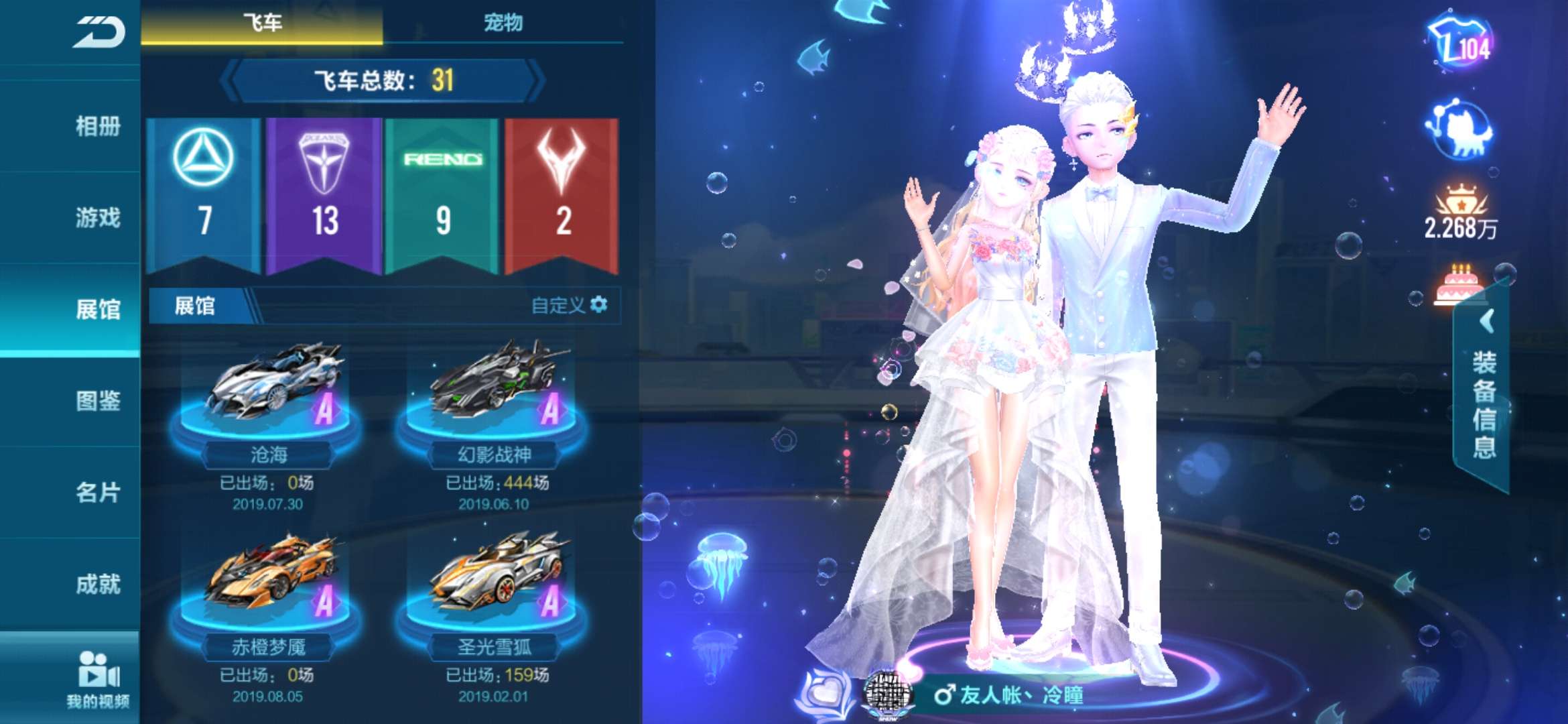Screen dimensions: 1568x724
Task: Open the 游戏 menu entry
Action: tap(98, 217)
